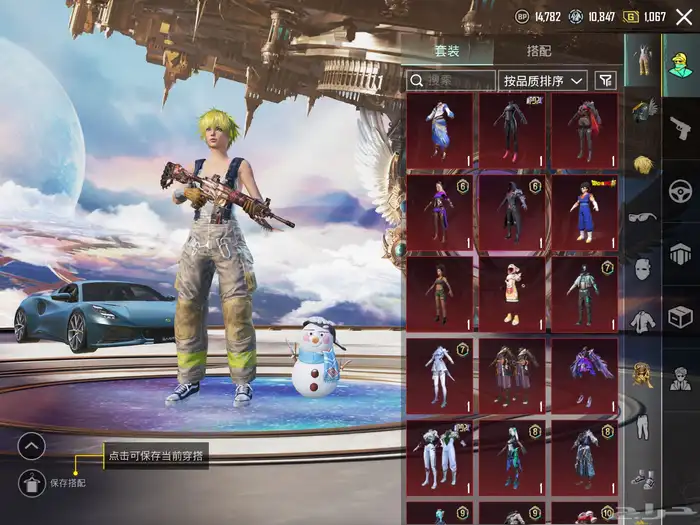700x525 pixels.
Task: Save the current outfit with 保存搭配
Action: click(x=32, y=483)
